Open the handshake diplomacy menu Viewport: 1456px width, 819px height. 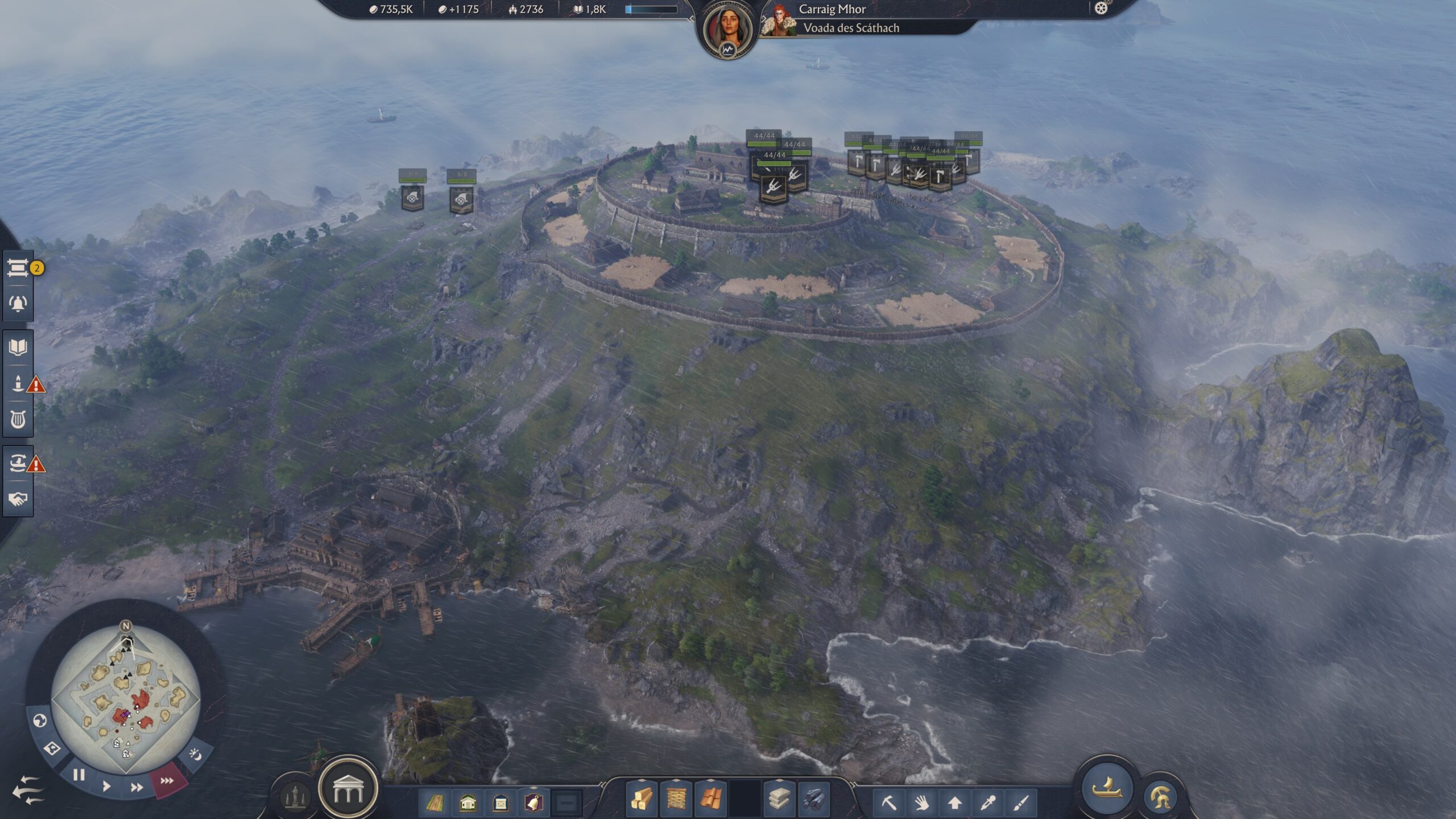tap(18, 499)
